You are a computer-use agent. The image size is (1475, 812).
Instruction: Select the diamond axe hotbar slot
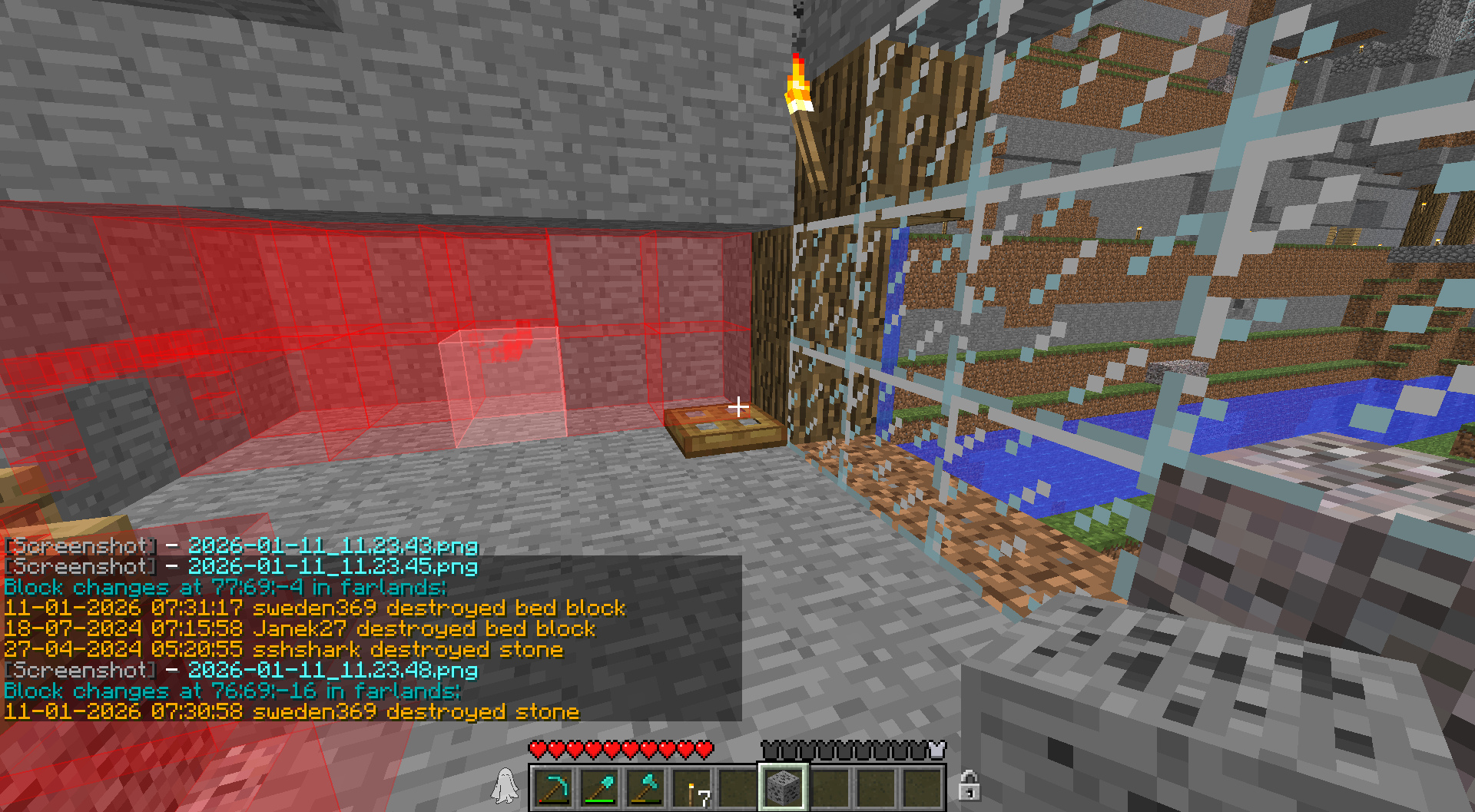click(x=645, y=788)
